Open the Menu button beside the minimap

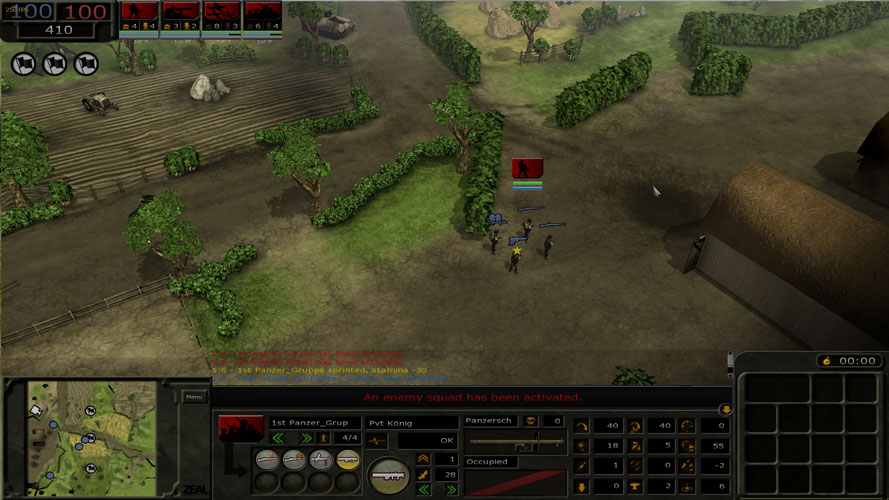(194, 397)
